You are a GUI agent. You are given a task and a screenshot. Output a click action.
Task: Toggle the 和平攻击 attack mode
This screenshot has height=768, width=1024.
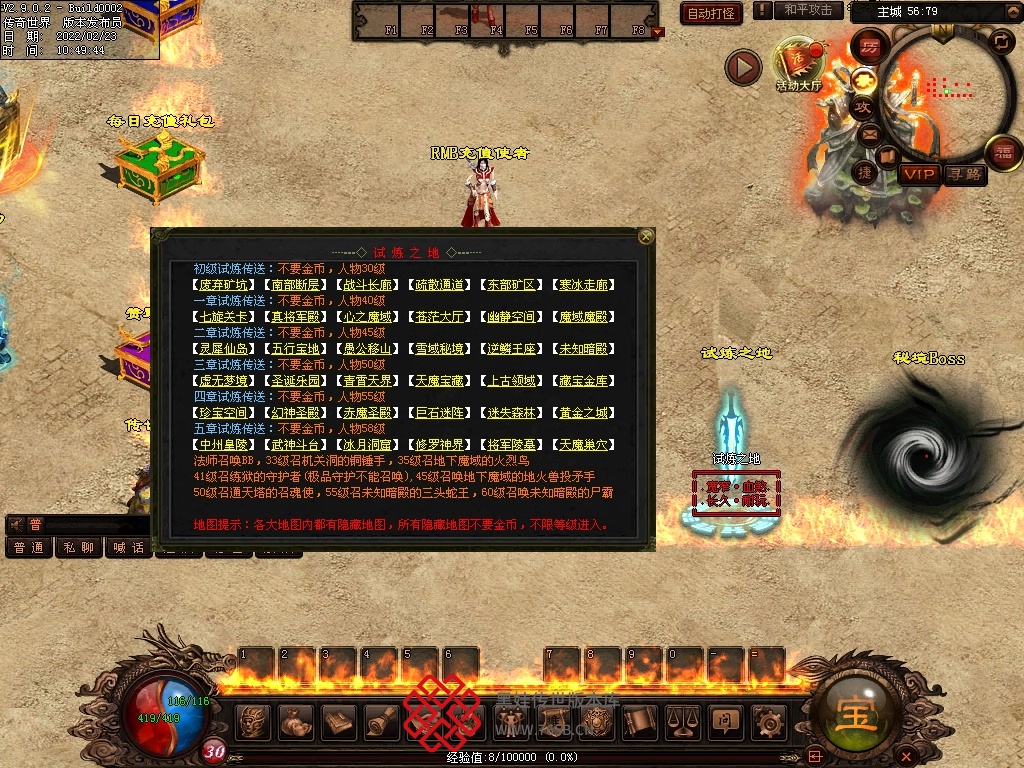pyautogui.click(x=808, y=10)
